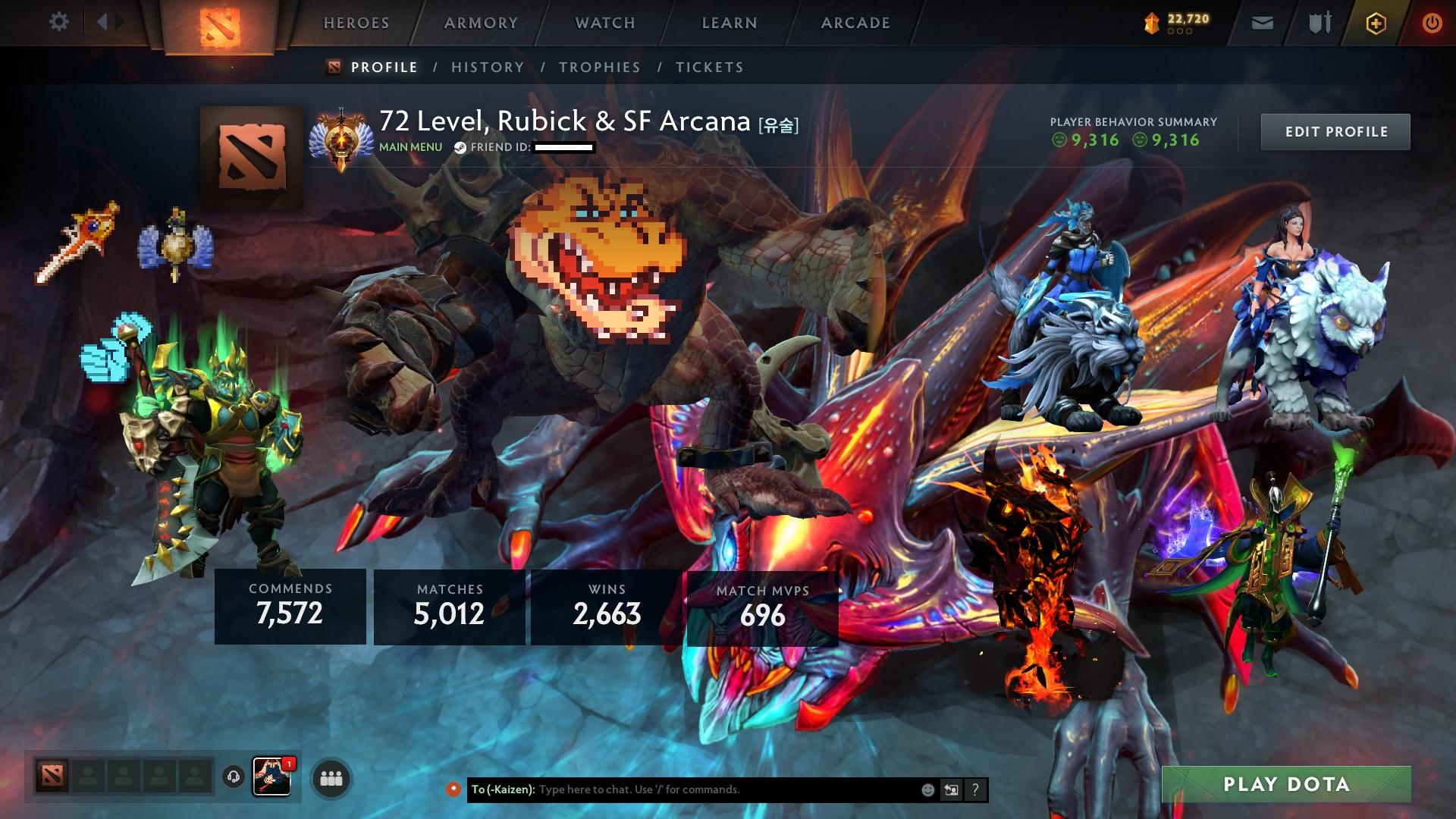The width and height of the screenshot is (1456, 819).
Task: Switch to the TROPHIES tab
Action: click(599, 67)
